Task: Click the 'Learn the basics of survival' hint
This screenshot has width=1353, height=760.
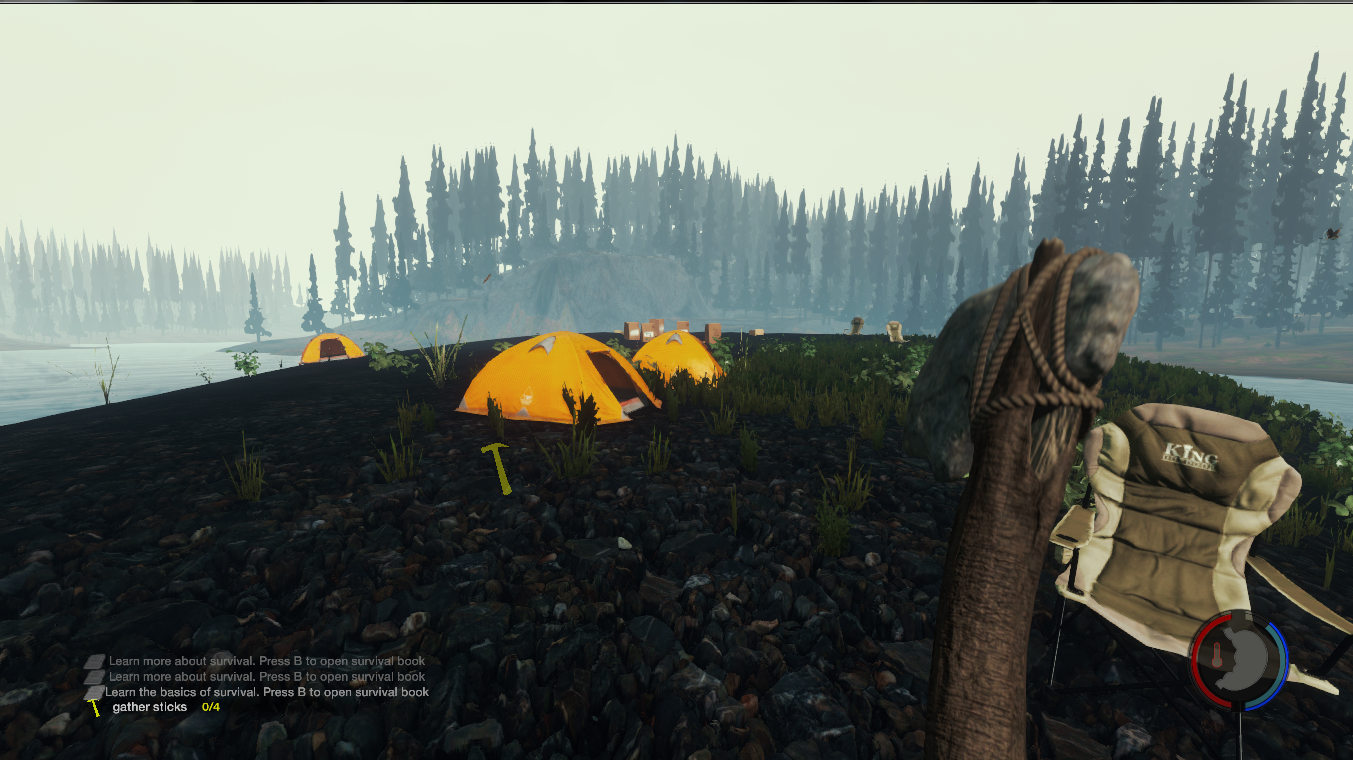Action: (x=266, y=692)
